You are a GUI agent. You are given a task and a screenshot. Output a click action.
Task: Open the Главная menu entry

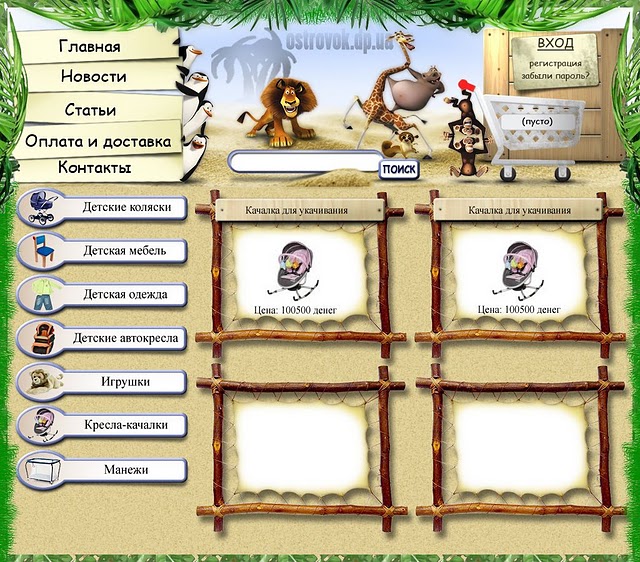click(90, 46)
